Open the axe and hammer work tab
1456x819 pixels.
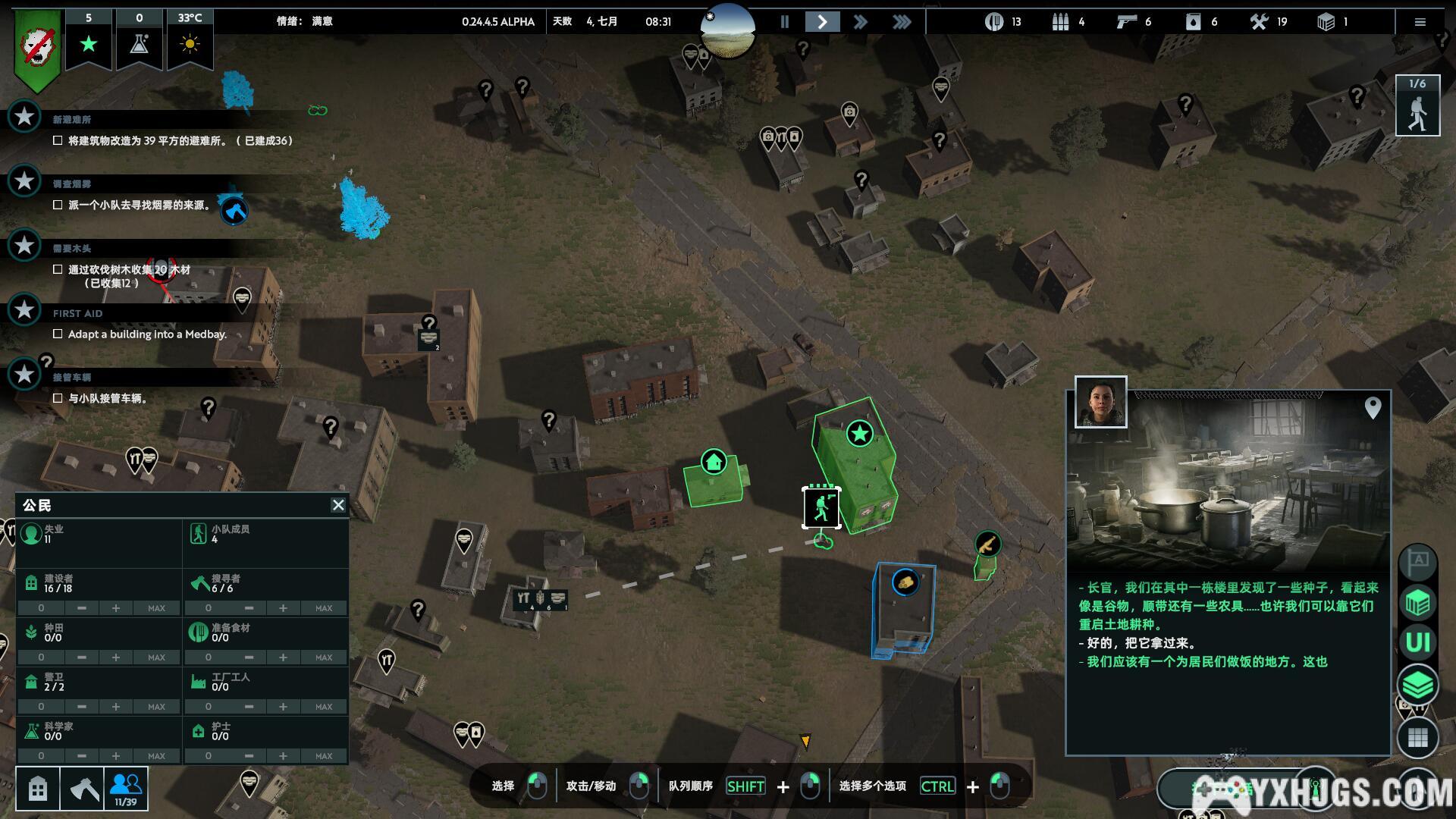(x=83, y=789)
